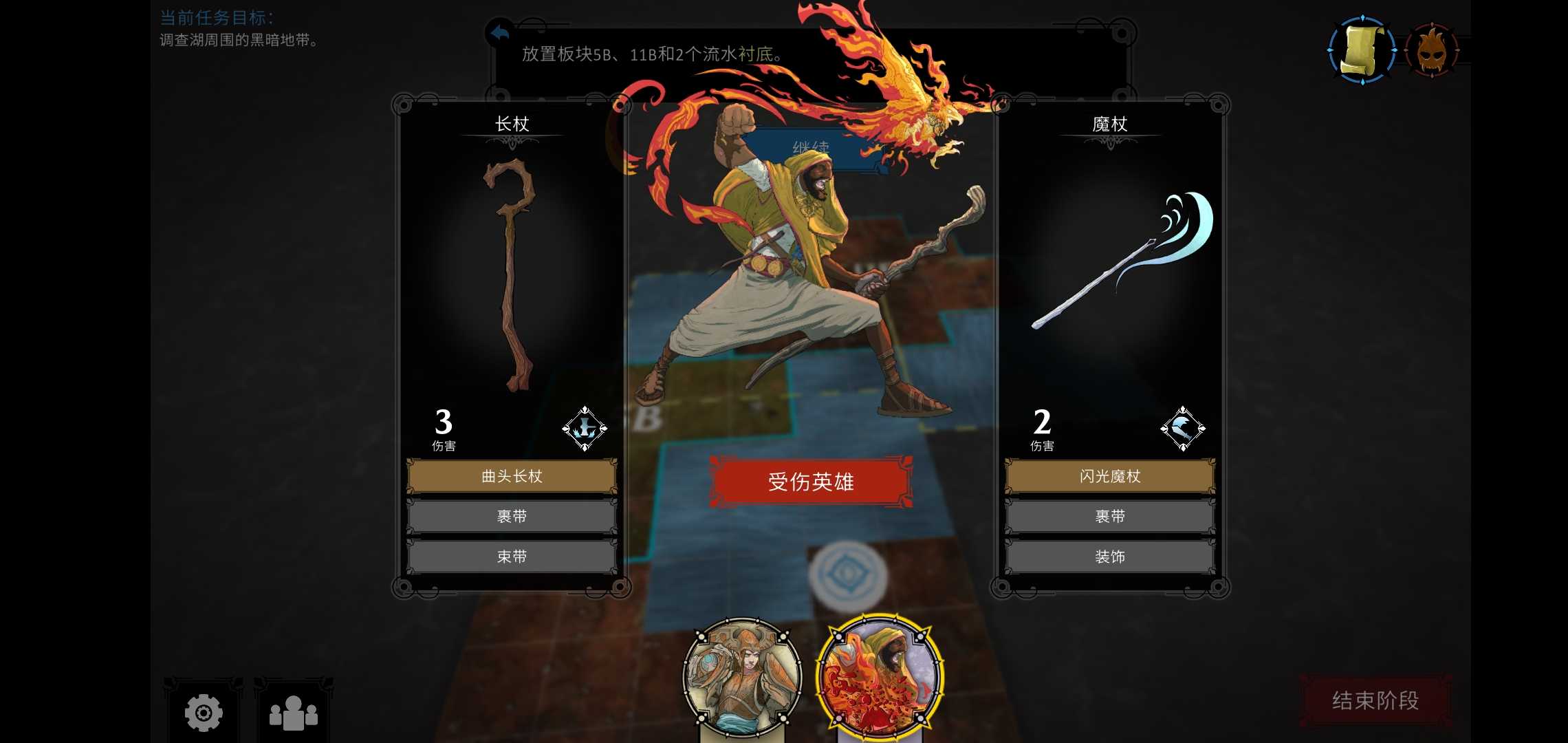The width and height of the screenshot is (1568, 743).
Task: Select the equipped 曲头长杖 item
Action: coord(510,475)
